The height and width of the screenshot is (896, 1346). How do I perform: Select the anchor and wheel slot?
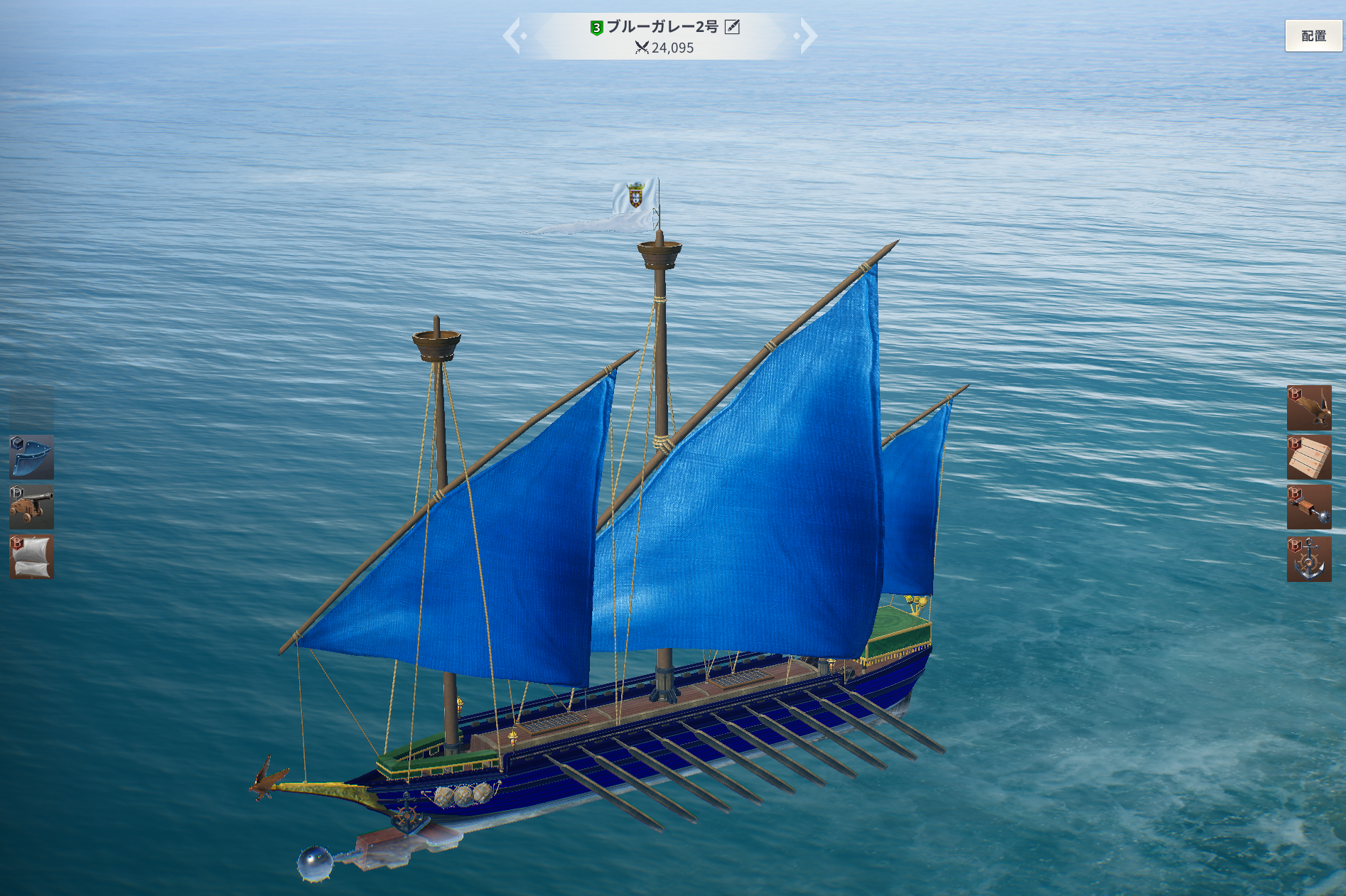point(1309,559)
